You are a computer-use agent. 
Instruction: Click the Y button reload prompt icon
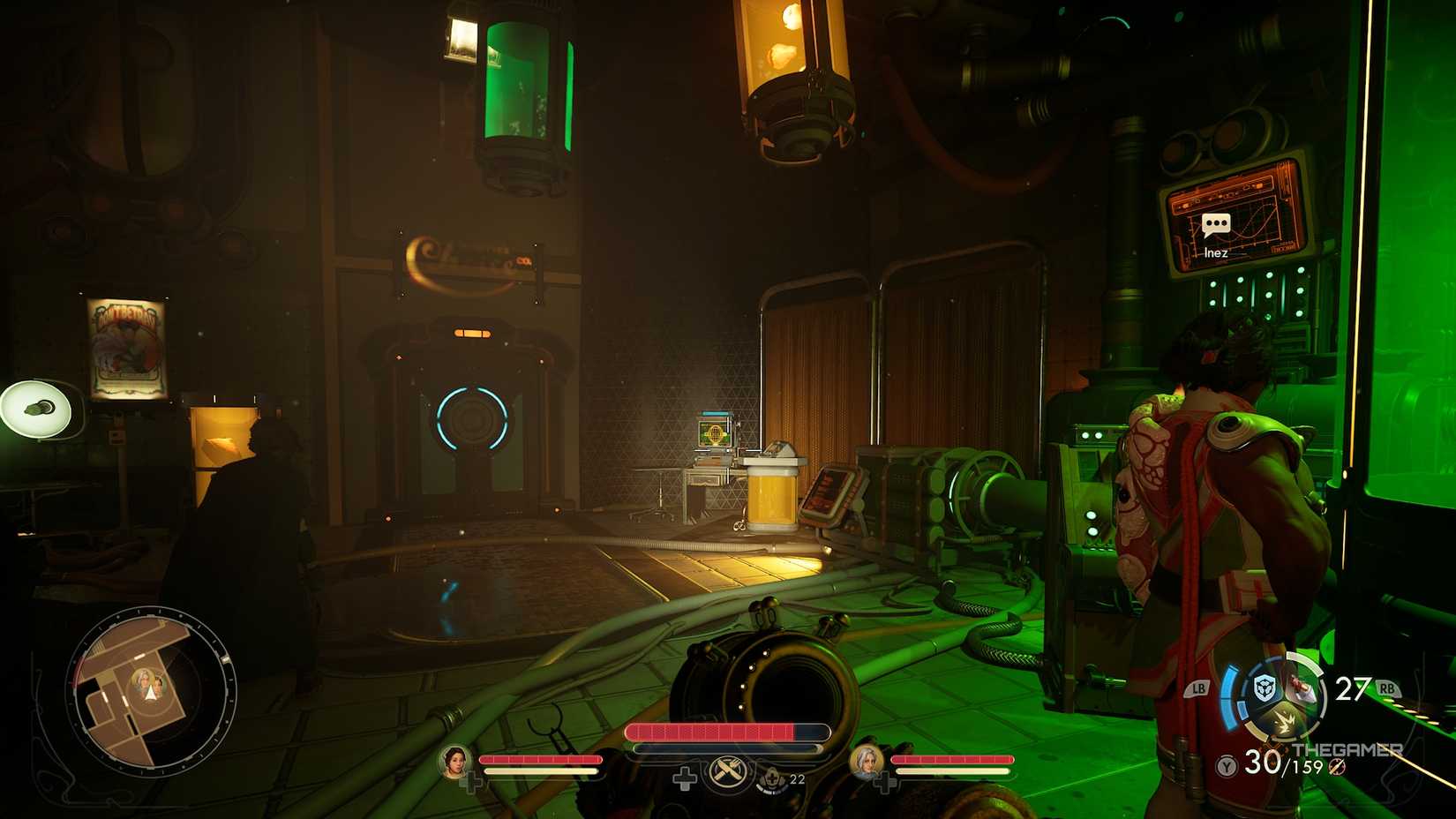1226,764
